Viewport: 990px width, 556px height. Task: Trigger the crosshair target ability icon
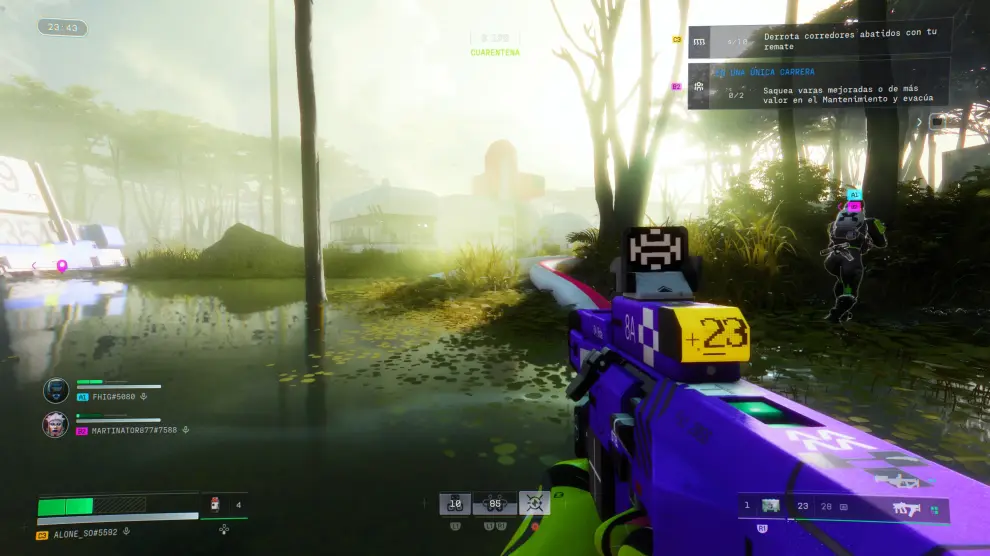pos(534,504)
